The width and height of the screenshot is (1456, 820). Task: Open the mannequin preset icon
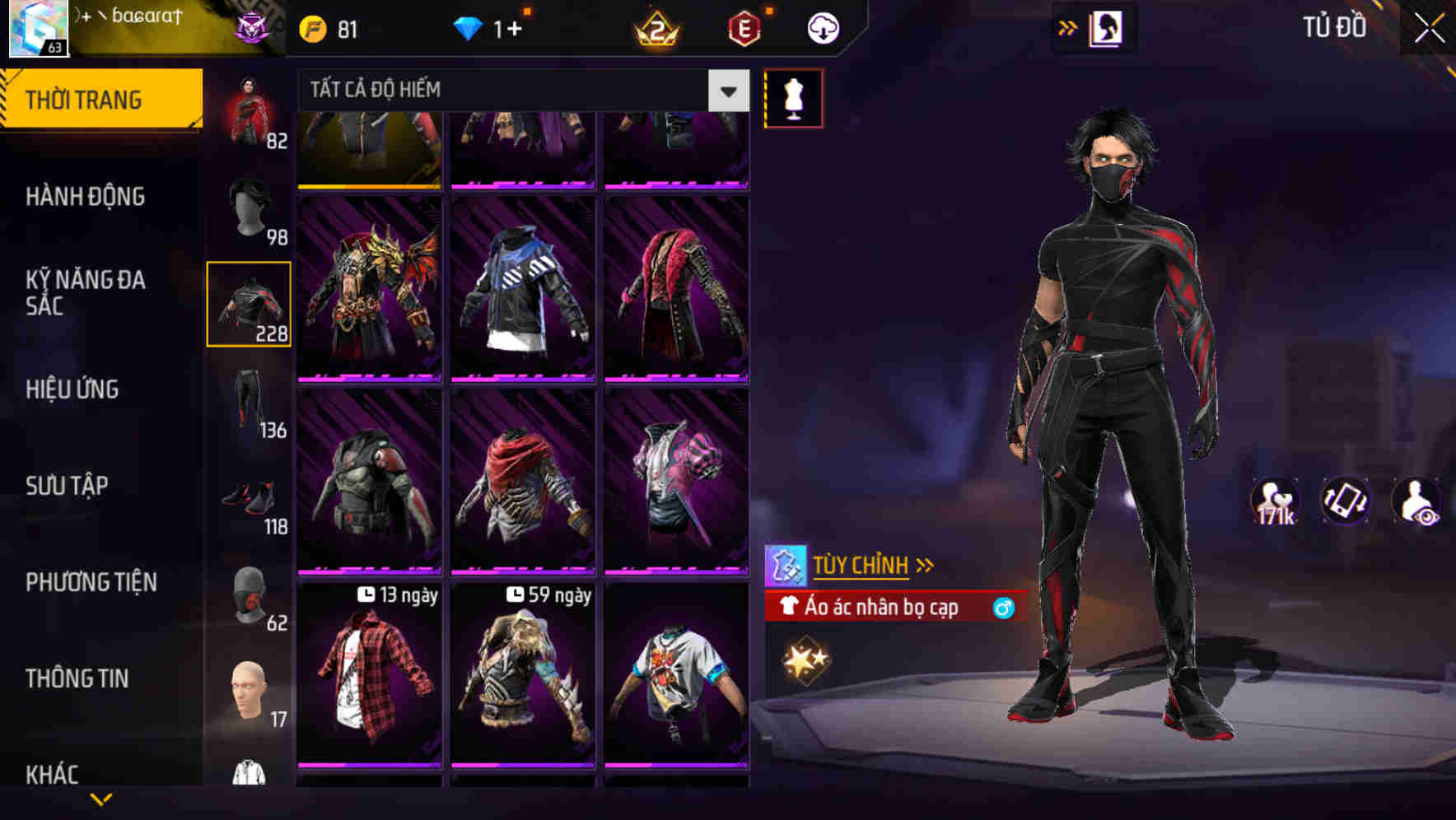[x=793, y=96]
